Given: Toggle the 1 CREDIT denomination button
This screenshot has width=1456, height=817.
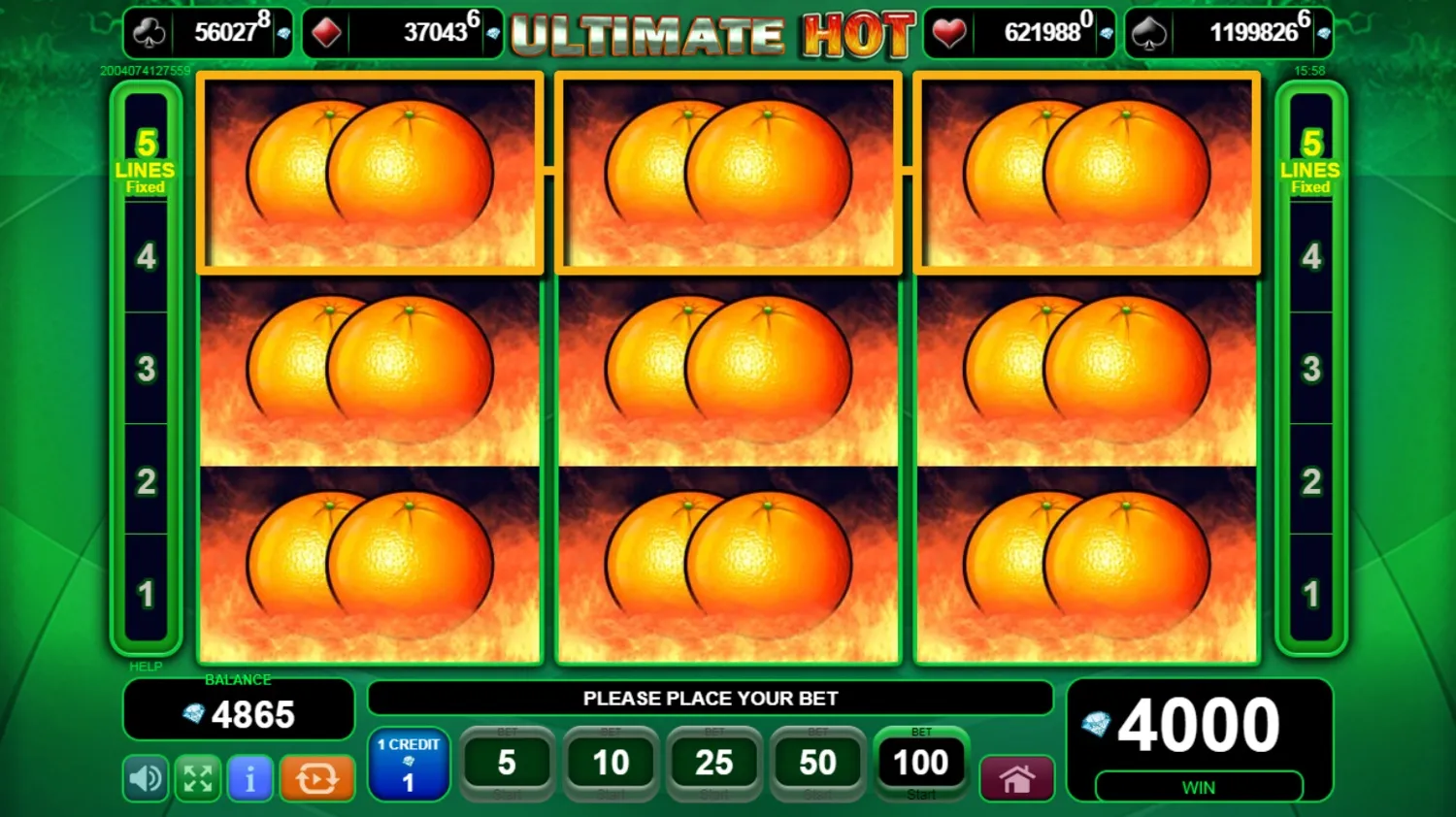Looking at the screenshot, I should coord(409,766).
